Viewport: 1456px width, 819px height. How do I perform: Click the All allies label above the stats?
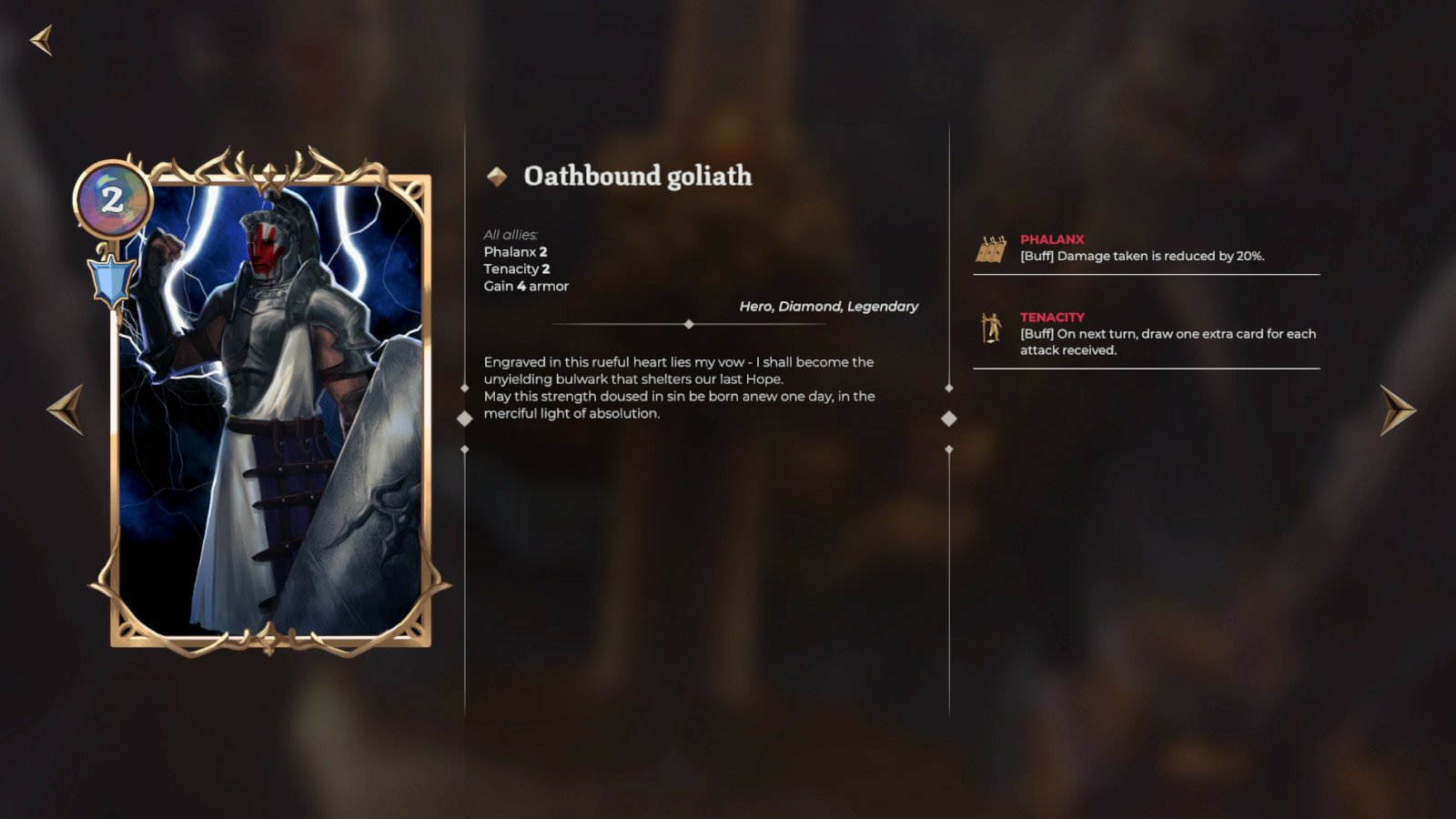coord(510,232)
